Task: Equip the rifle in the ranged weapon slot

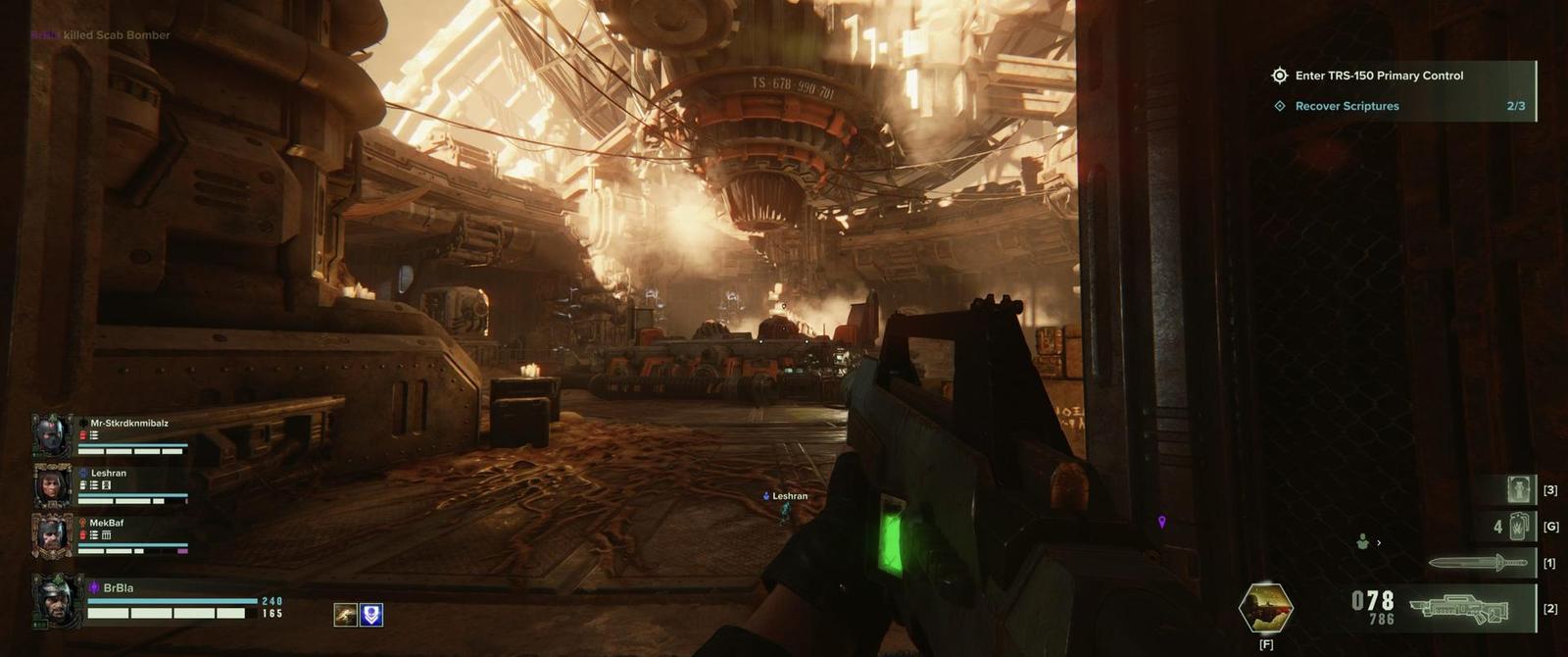Action: (1461, 609)
